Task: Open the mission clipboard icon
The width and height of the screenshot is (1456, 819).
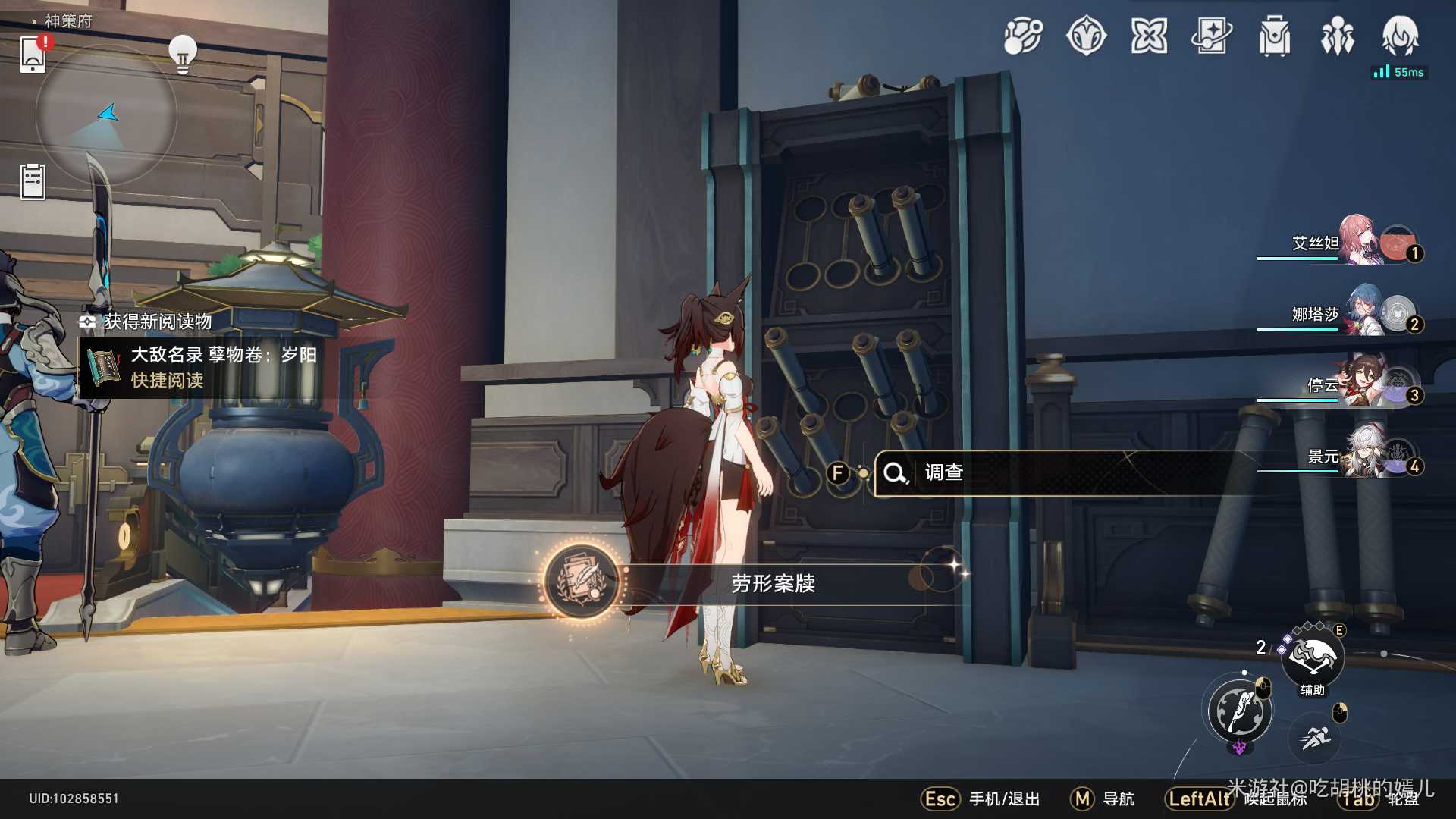Action: click(33, 182)
